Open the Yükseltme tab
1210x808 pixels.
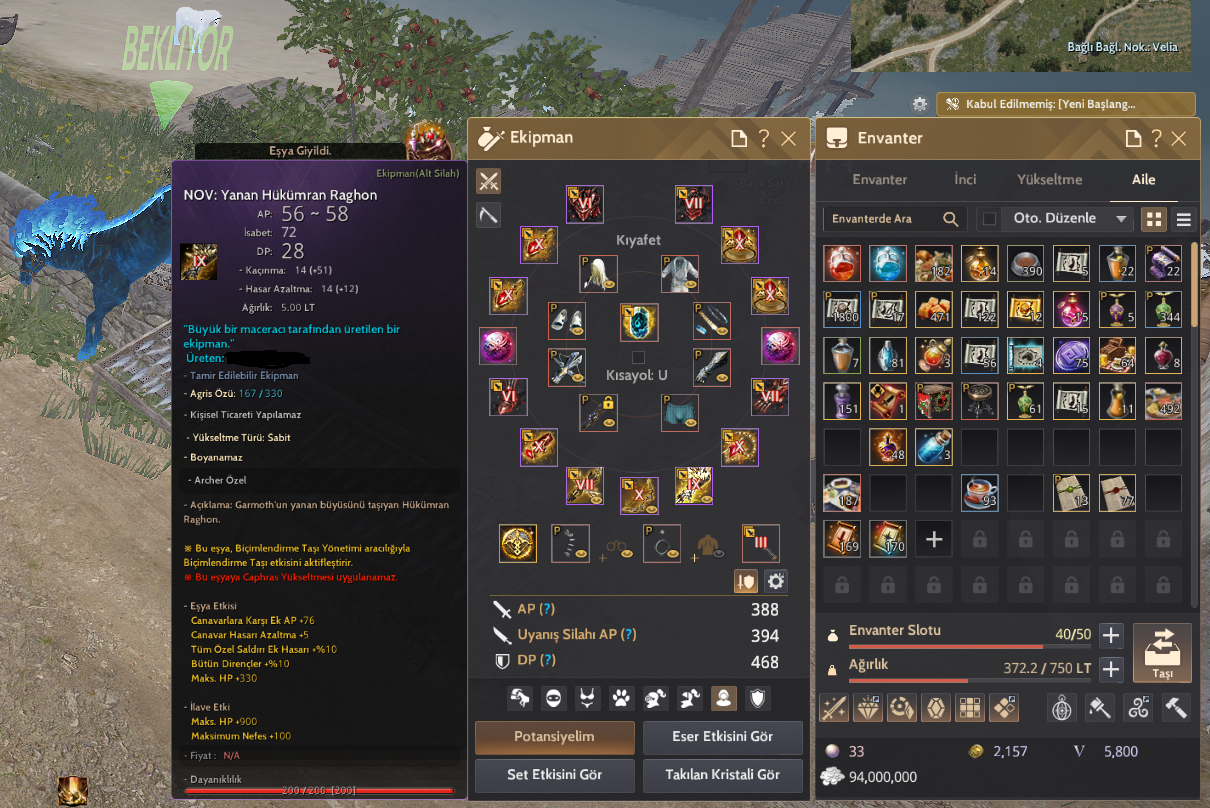(x=1049, y=180)
